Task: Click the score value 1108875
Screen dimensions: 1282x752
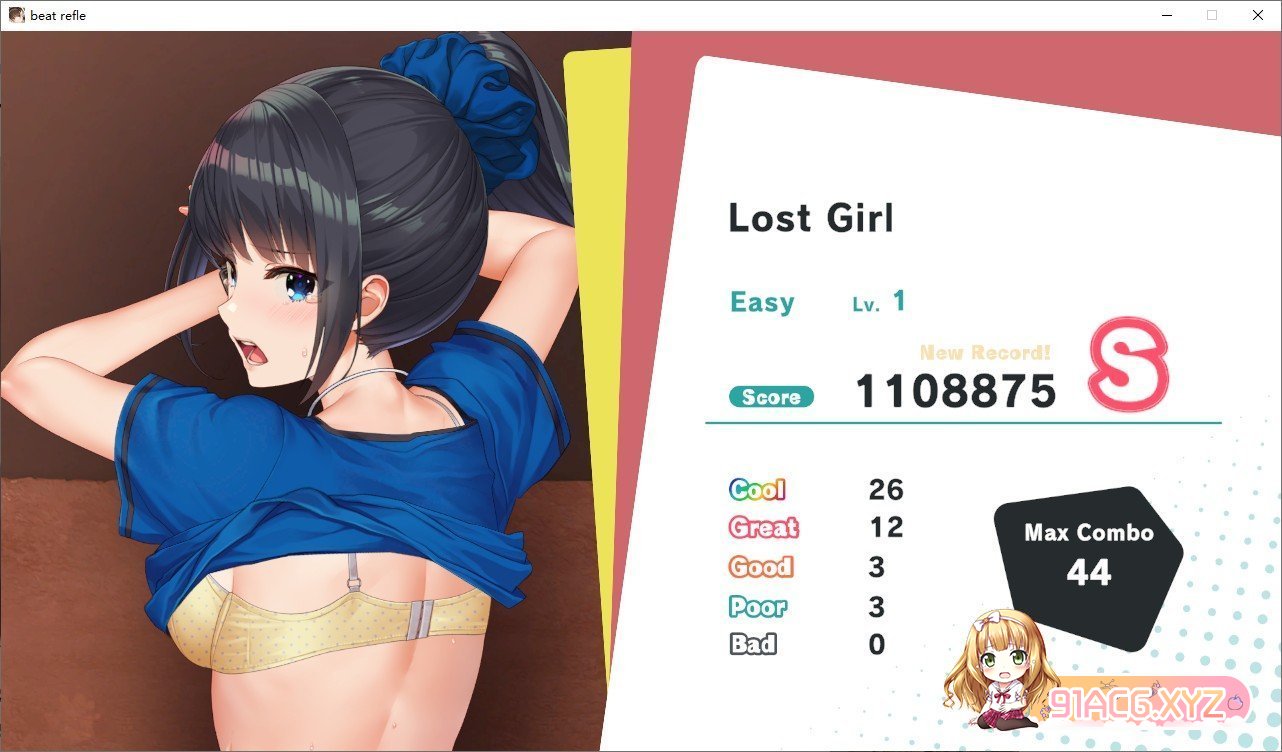Action: 957,392
